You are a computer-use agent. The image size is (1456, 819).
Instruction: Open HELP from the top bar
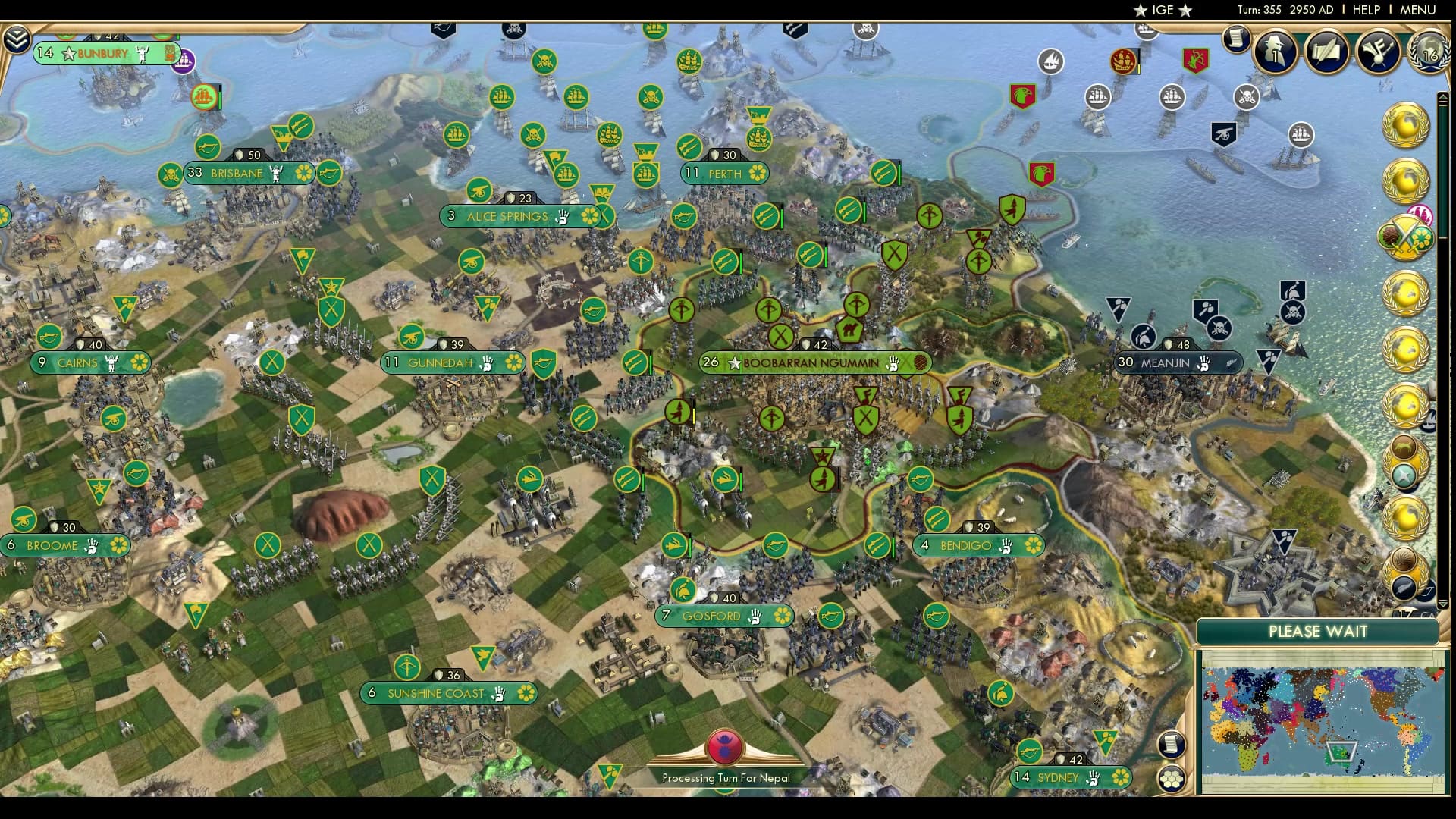click(1365, 10)
